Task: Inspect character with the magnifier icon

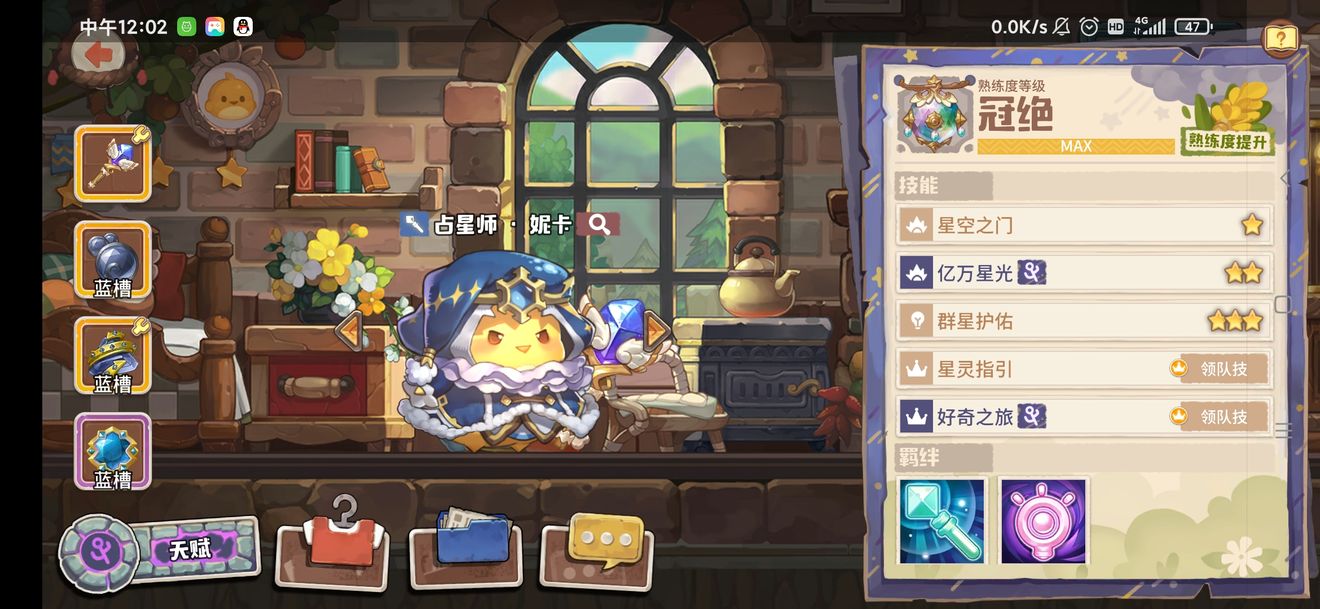Action: (x=600, y=224)
